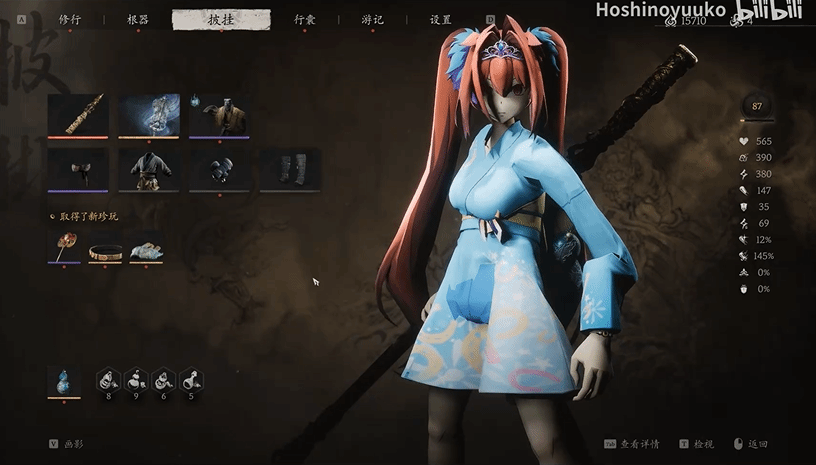This screenshot has width=816, height=465.
Task: Click the 画影 photo mode option
Action: tap(72, 443)
